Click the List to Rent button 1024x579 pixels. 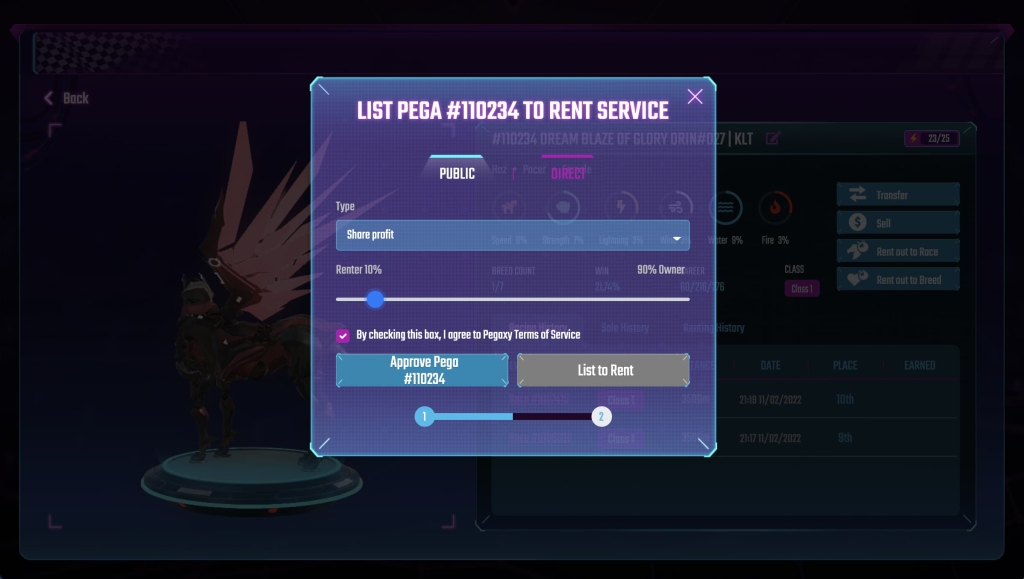[604, 370]
